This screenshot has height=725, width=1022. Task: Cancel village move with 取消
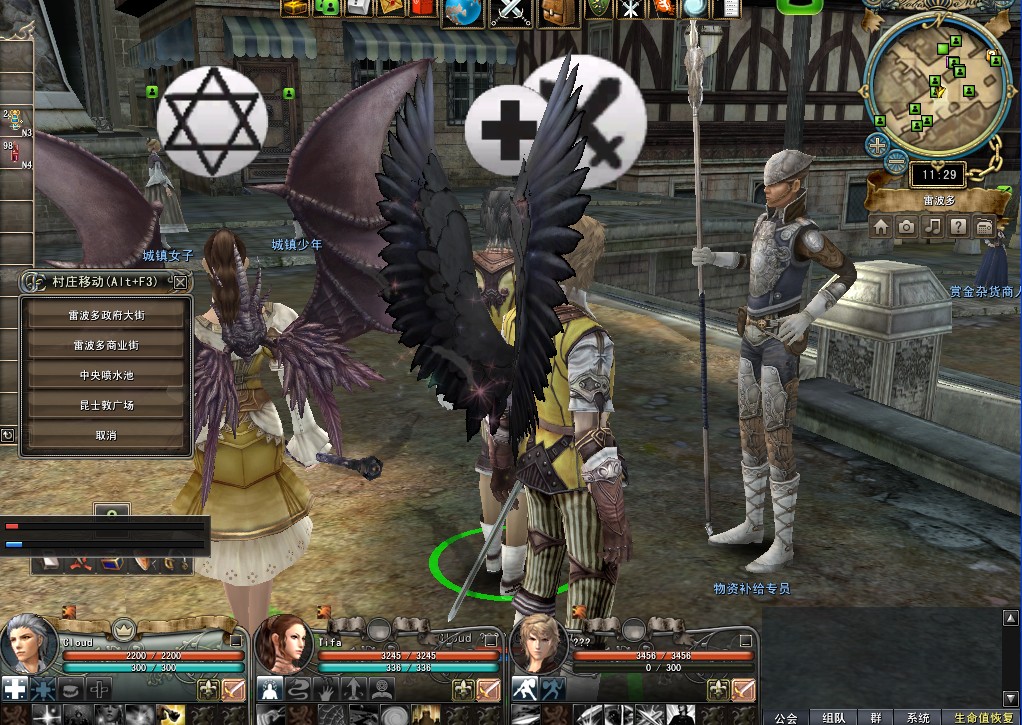point(106,436)
